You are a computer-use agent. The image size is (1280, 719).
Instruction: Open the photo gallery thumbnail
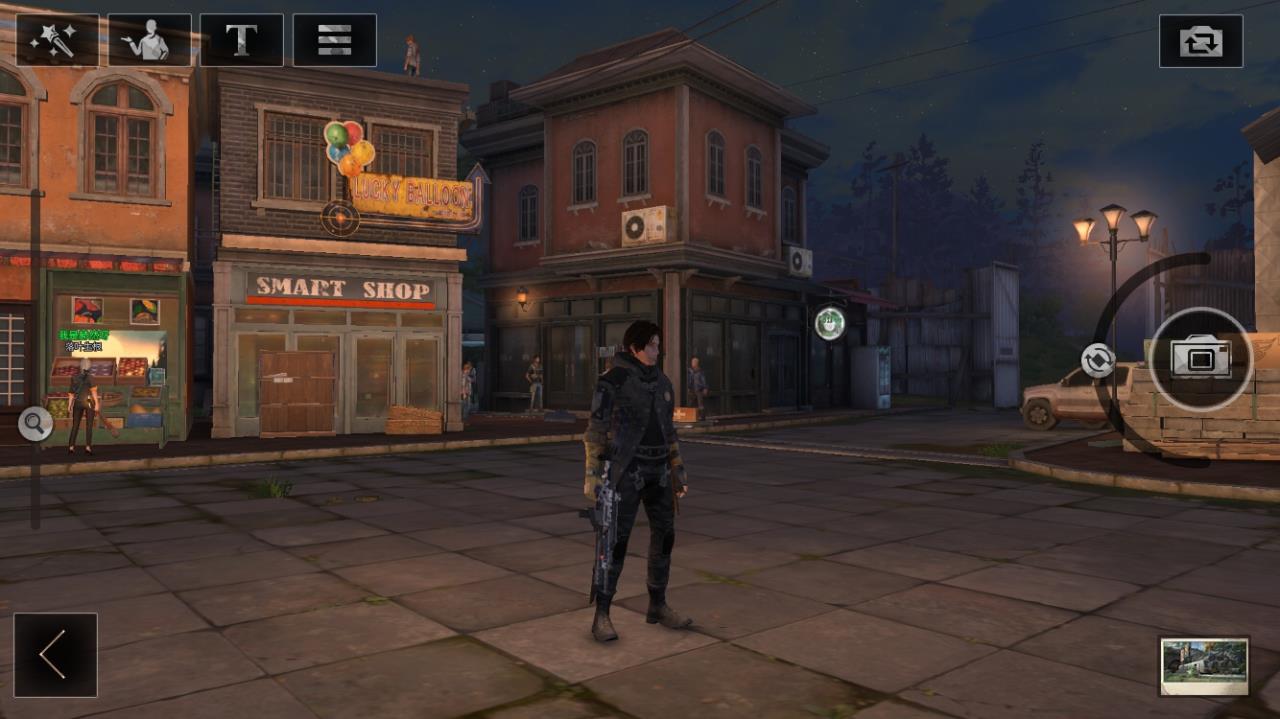tap(1204, 665)
